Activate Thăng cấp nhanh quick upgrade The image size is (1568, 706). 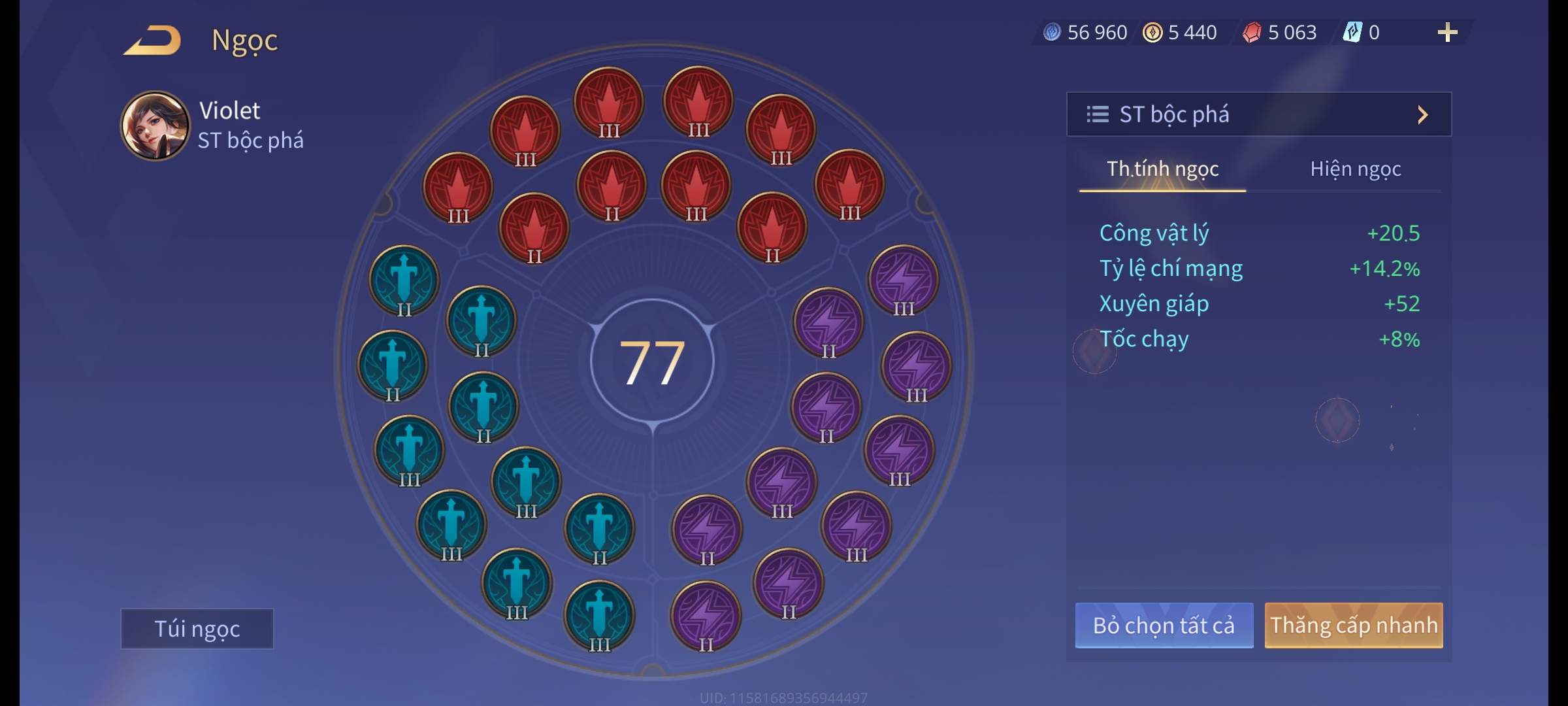click(1353, 626)
